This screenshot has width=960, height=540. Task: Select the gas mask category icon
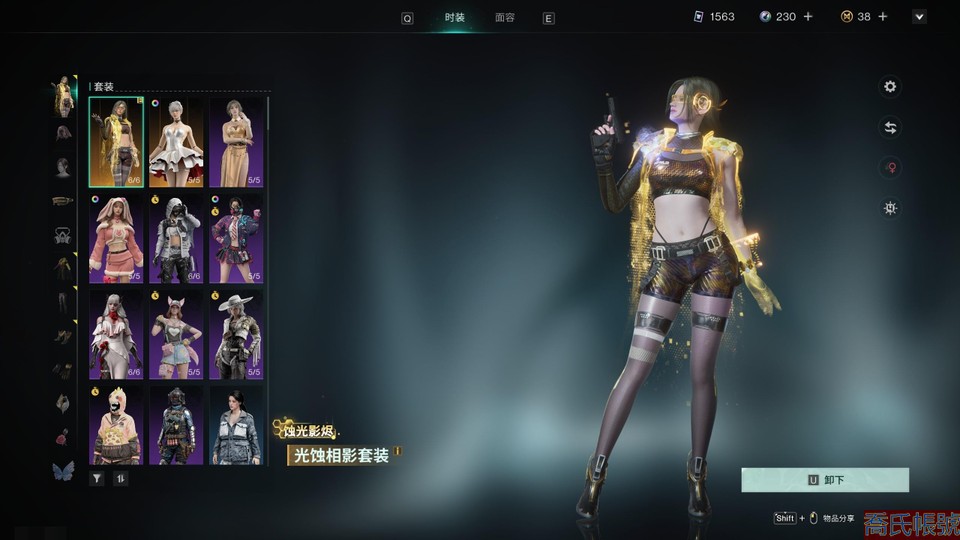[x=62, y=235]
